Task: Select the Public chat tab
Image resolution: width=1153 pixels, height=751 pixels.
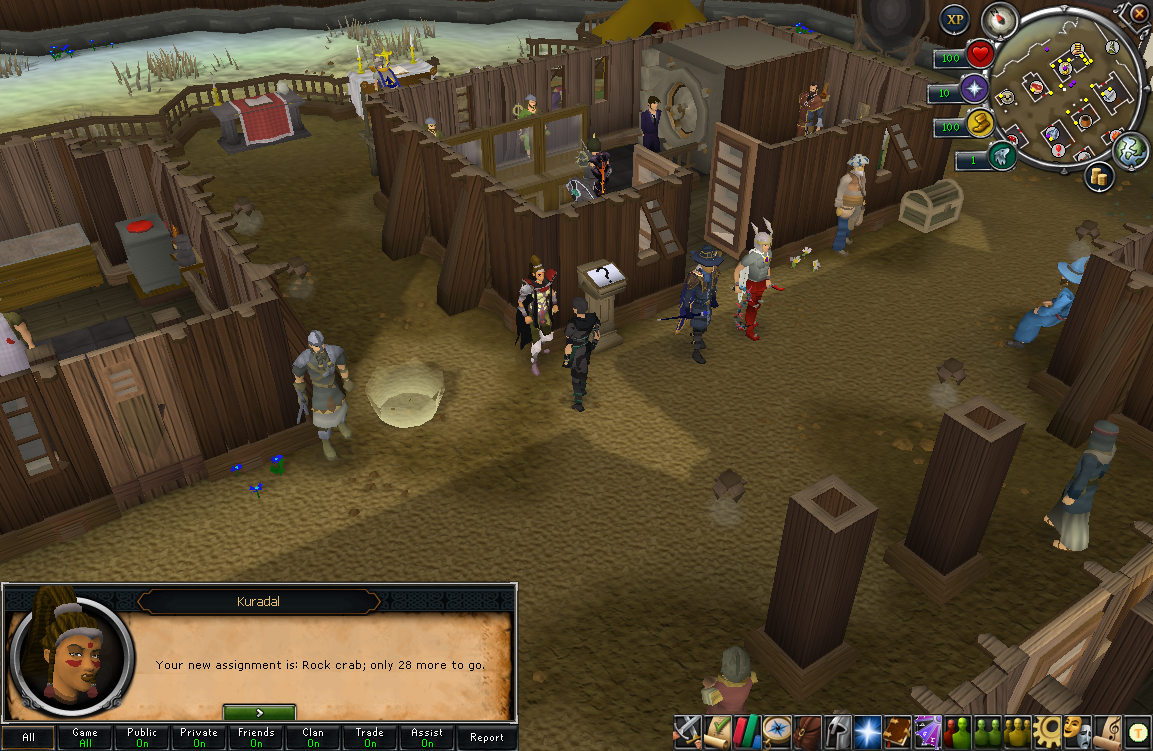Action: pyautogui.click(x=142, y=738)
